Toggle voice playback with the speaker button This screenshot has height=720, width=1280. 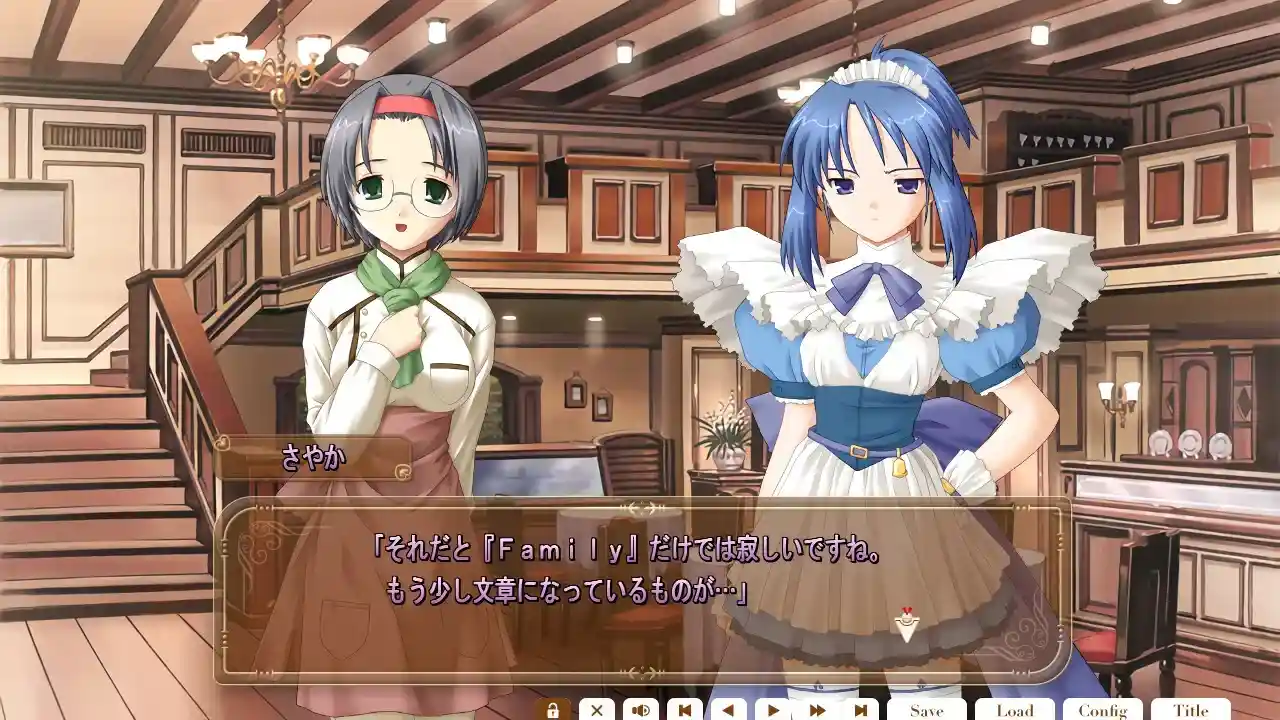pyautogui.click(x=640, y=708)
